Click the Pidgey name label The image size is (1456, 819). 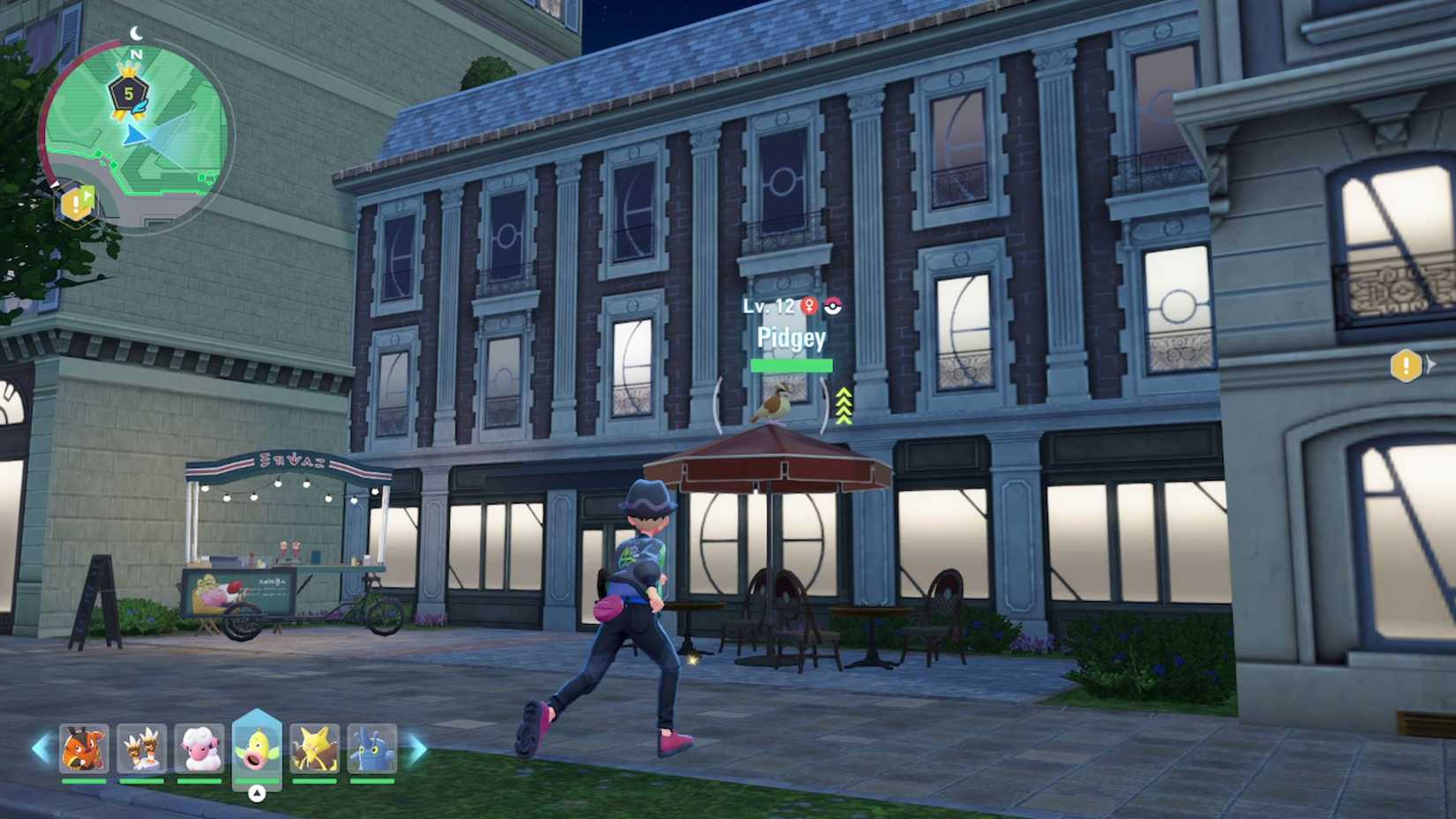(x=792, y=338)
